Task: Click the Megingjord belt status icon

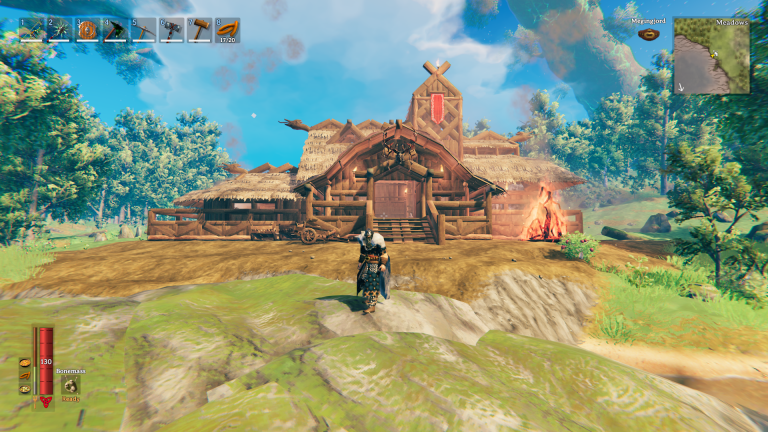Action: 649,33
